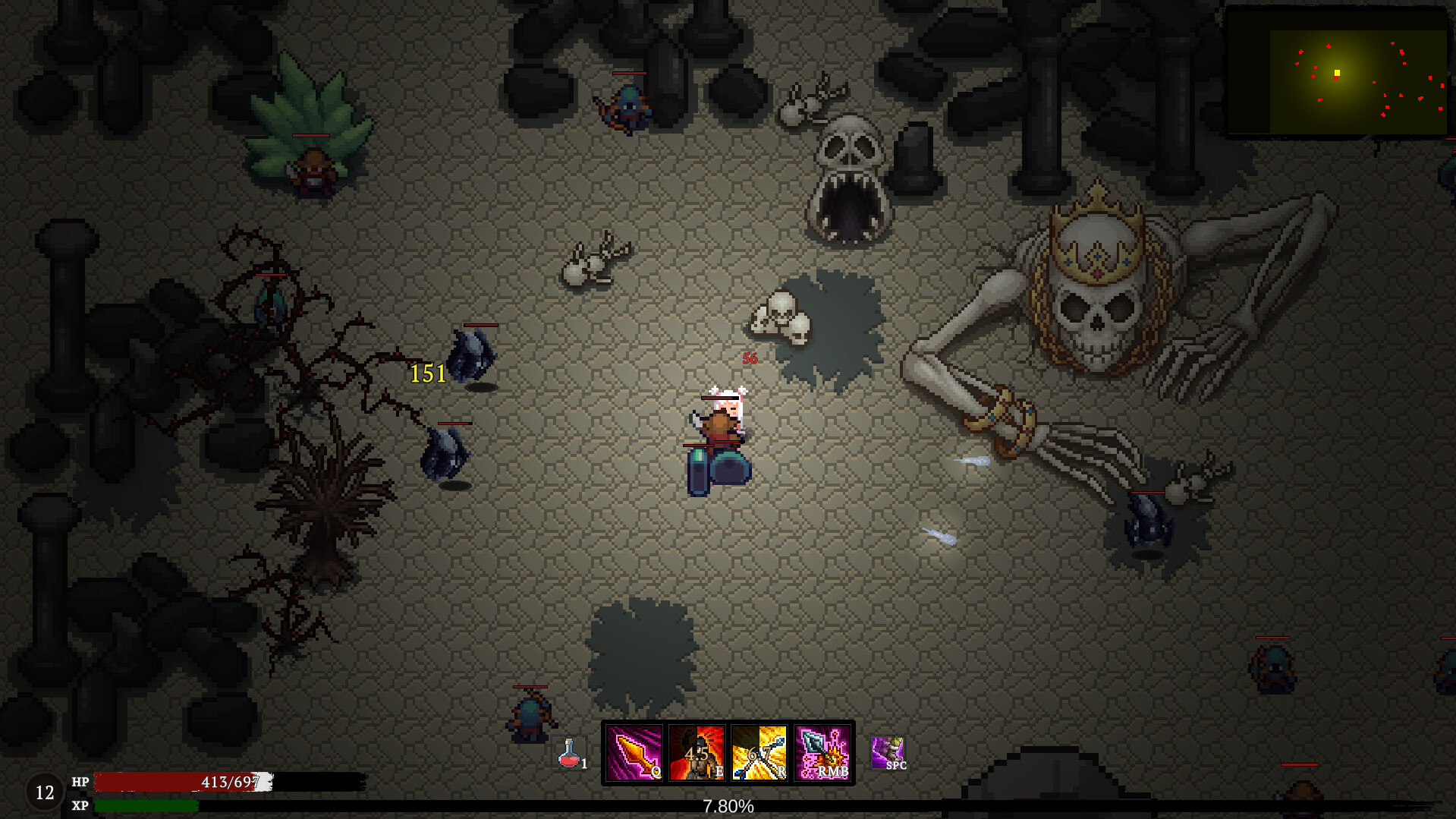Click the pile of skulls near the player
This screenshot has width=1456, height=819.
pos(781,315)
